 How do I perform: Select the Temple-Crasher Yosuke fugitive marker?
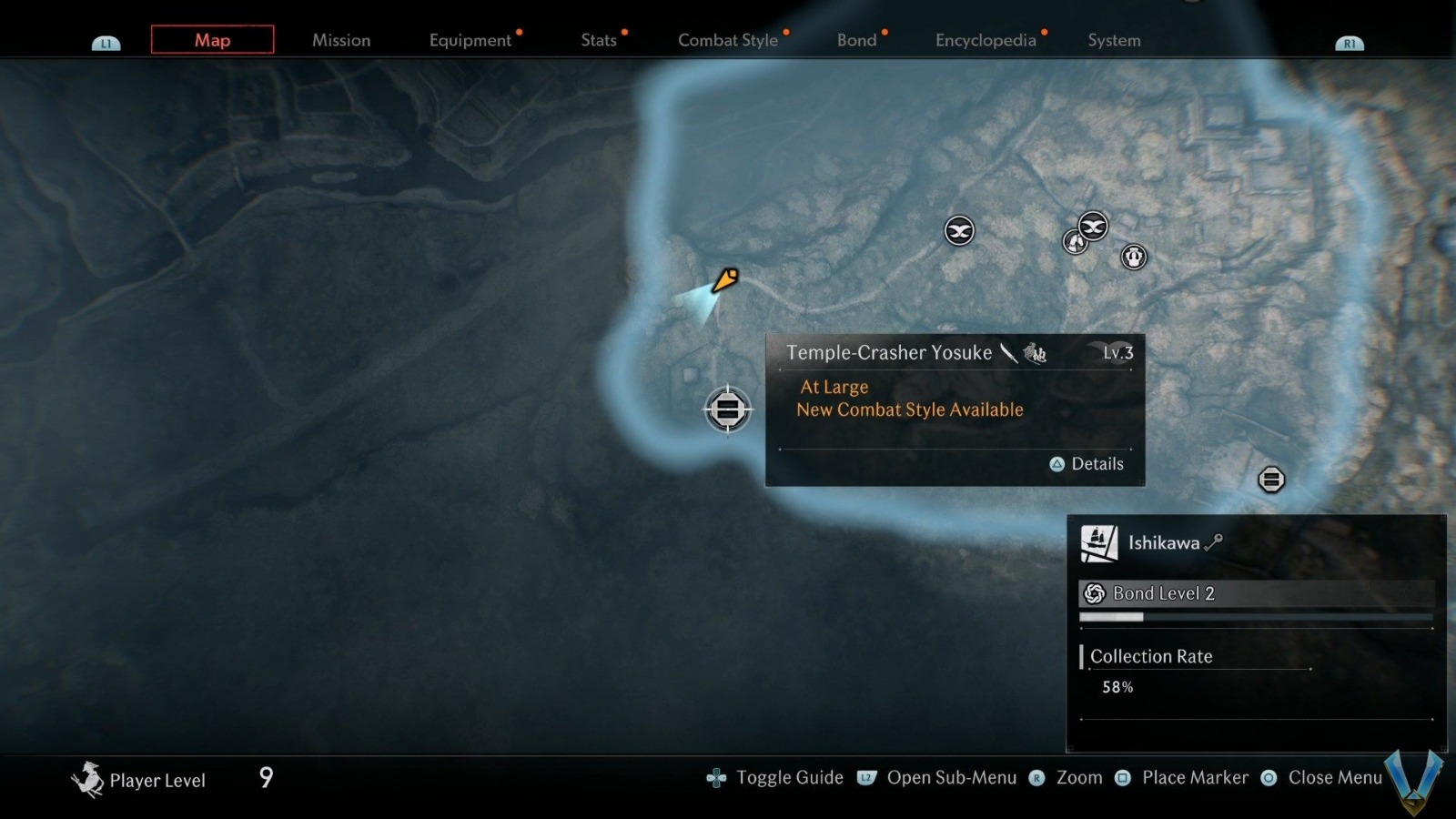728,409
